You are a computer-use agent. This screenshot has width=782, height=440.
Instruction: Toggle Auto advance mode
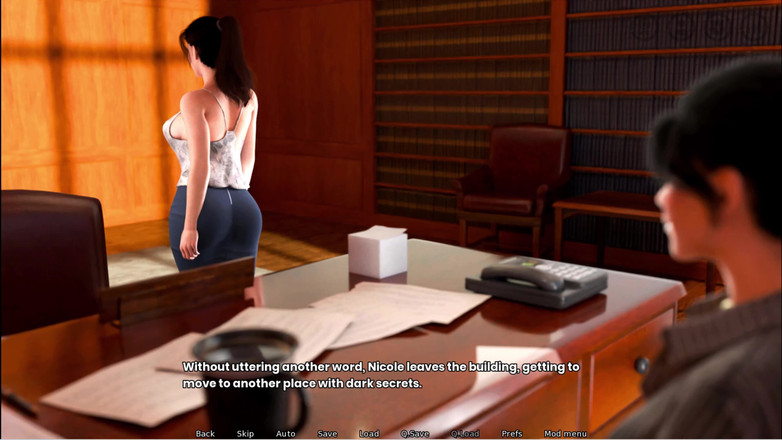(x=286, y=434)
